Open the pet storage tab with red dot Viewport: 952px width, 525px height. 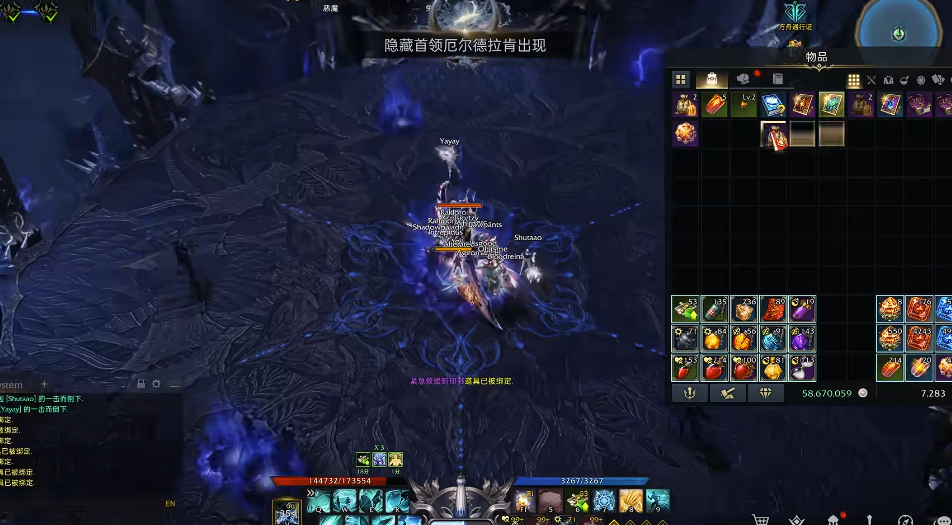tap(743, 80)
